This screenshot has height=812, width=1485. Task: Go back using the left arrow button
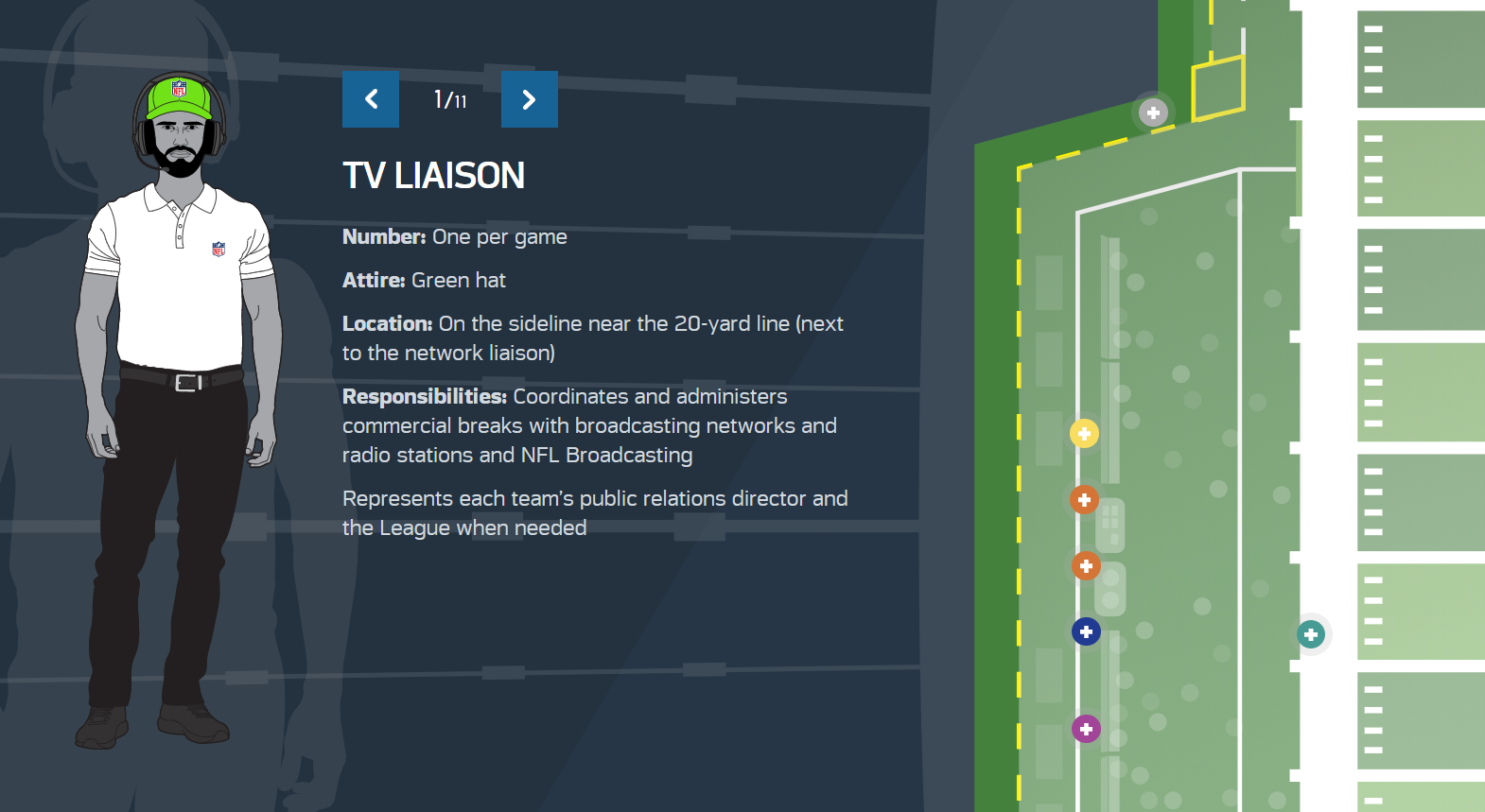pos(370,99)
